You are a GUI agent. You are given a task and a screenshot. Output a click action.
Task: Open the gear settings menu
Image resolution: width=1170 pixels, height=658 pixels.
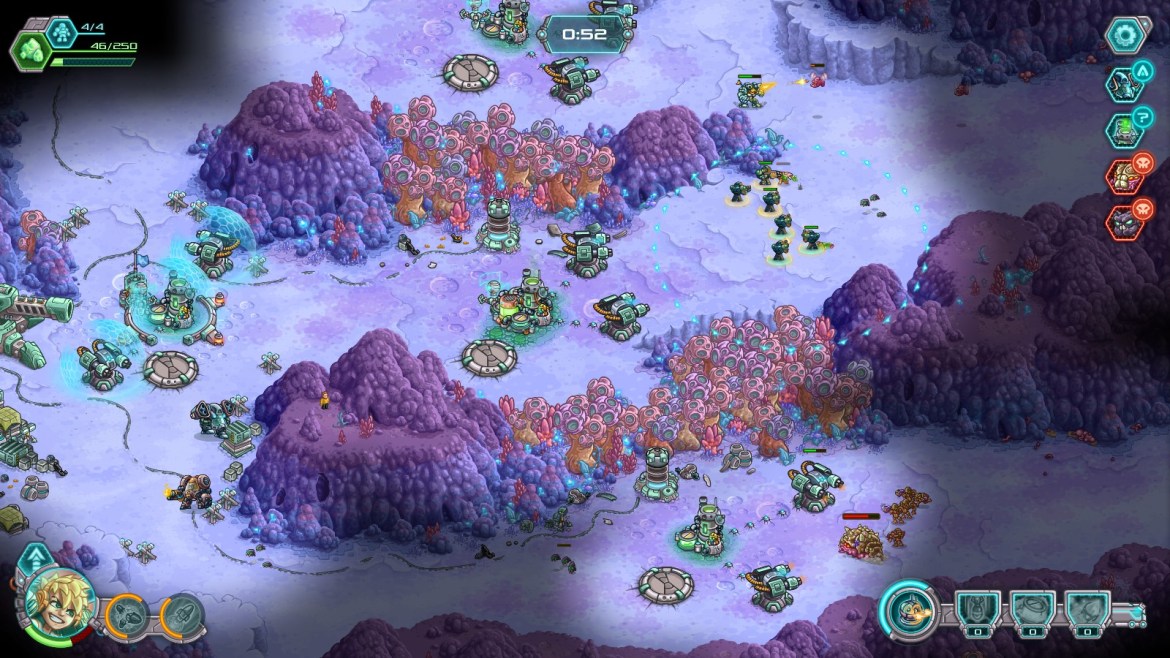[1124, 36]
